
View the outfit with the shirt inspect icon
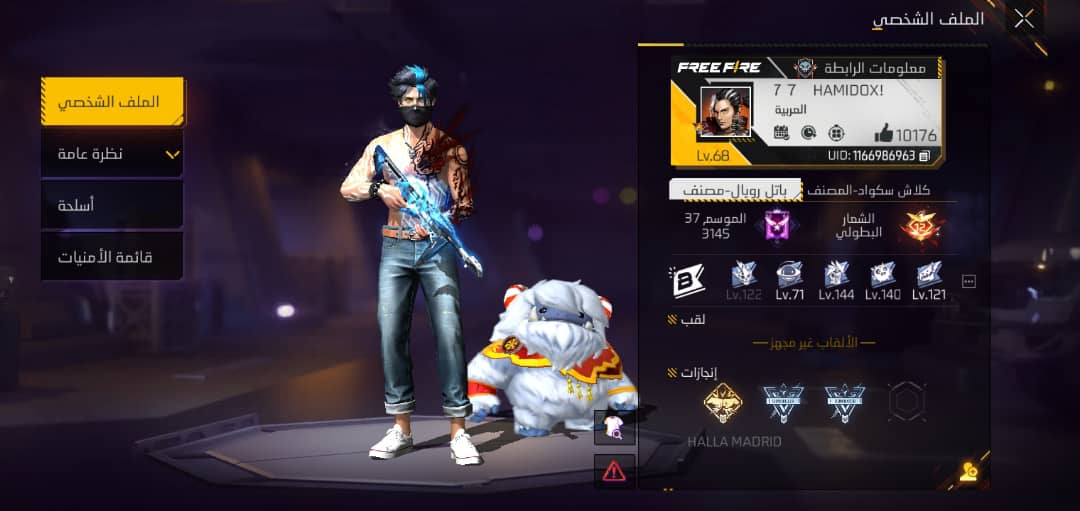coord(614,427)
